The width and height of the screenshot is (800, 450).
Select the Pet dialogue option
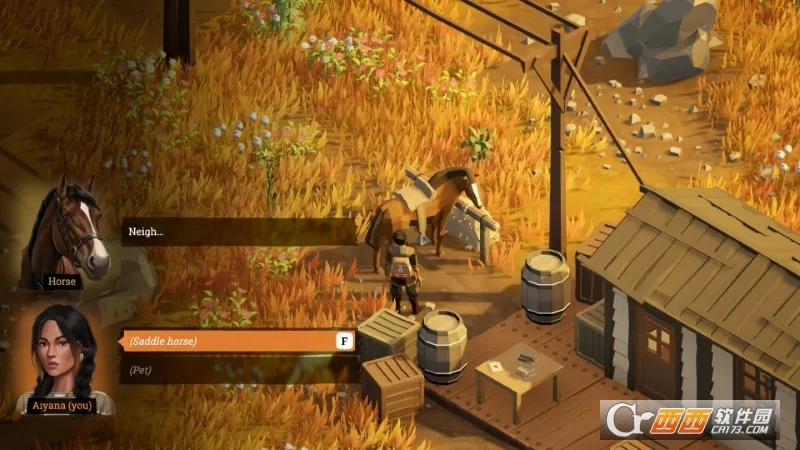tap(236, 370)
